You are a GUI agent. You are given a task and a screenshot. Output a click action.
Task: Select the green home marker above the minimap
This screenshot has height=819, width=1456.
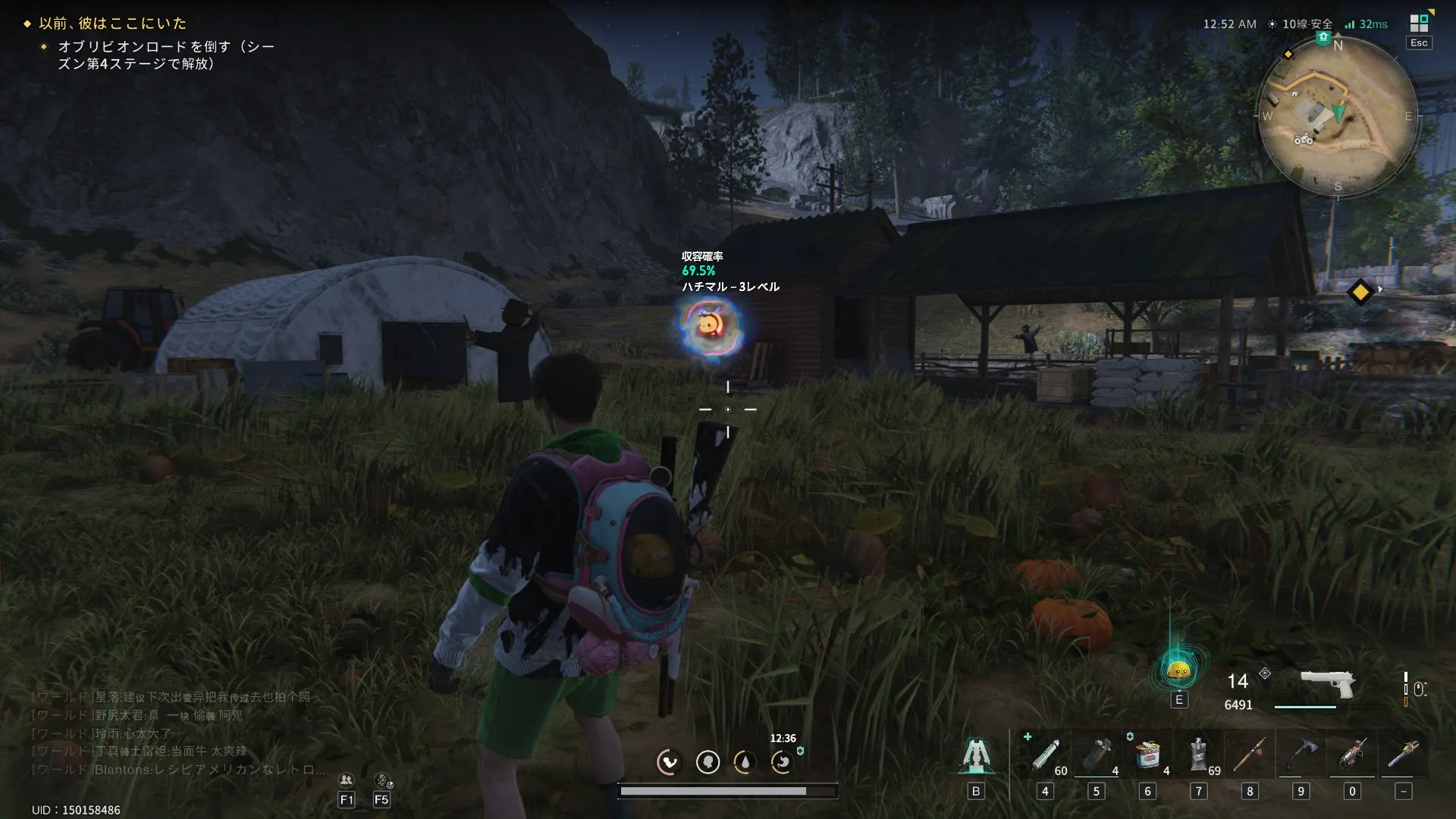(x=1323, y=38)
